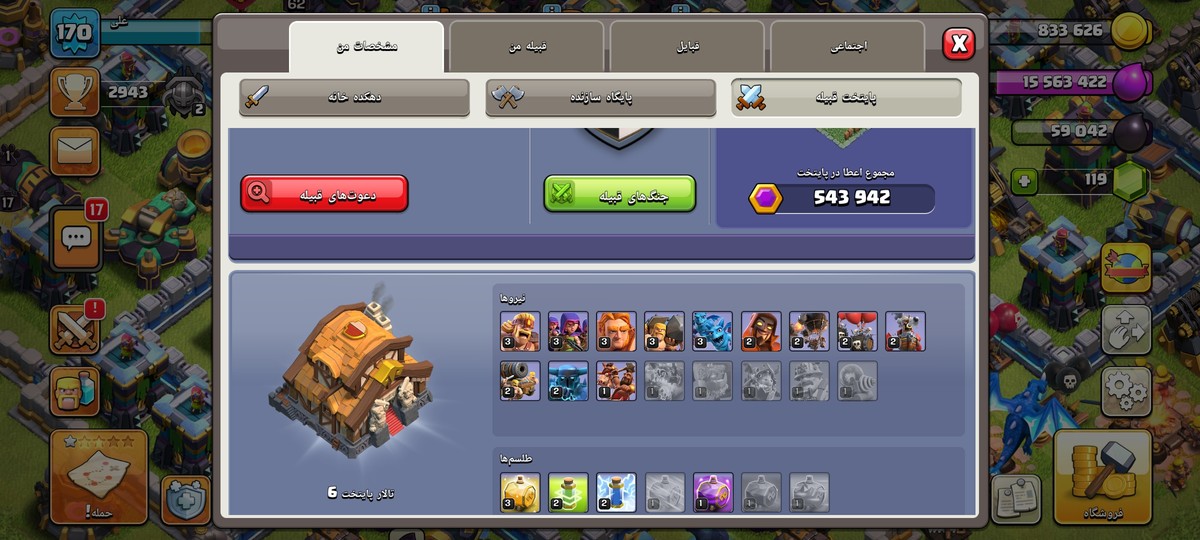Image resolution: width=1200 pixels, height=540 pixels.
Task: Open the قبیله من tab
Action: 527,47
